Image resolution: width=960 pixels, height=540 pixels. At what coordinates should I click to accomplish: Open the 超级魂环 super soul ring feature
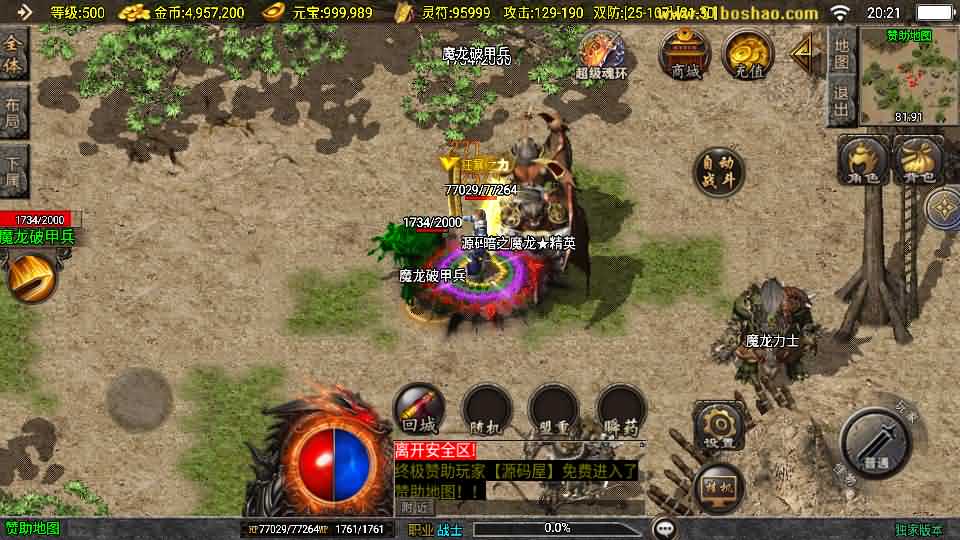(601, 53)
